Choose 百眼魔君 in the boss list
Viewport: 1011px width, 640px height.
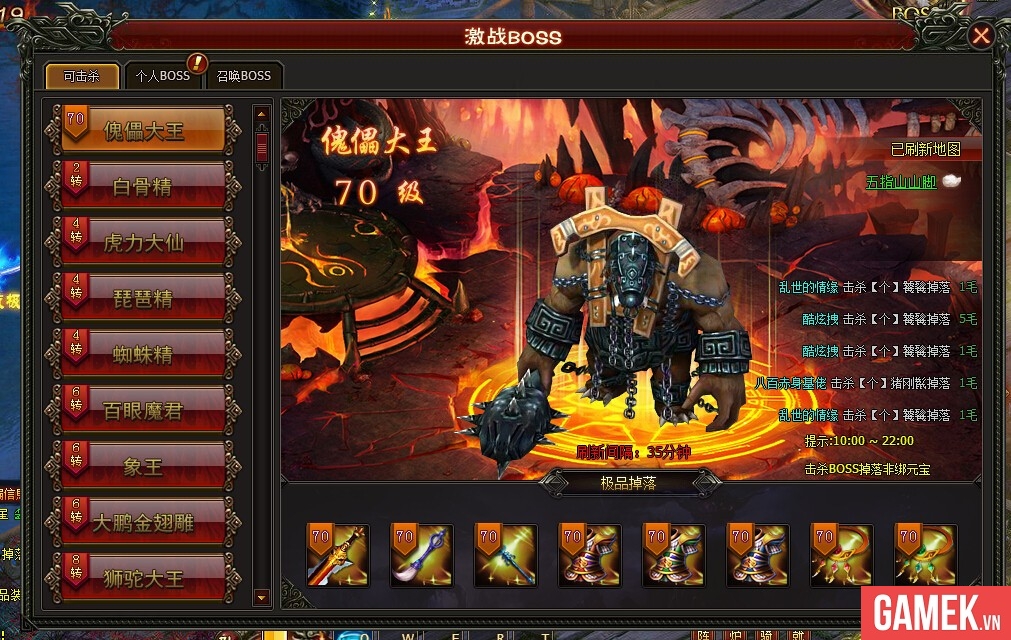click(x=144, y=410)
